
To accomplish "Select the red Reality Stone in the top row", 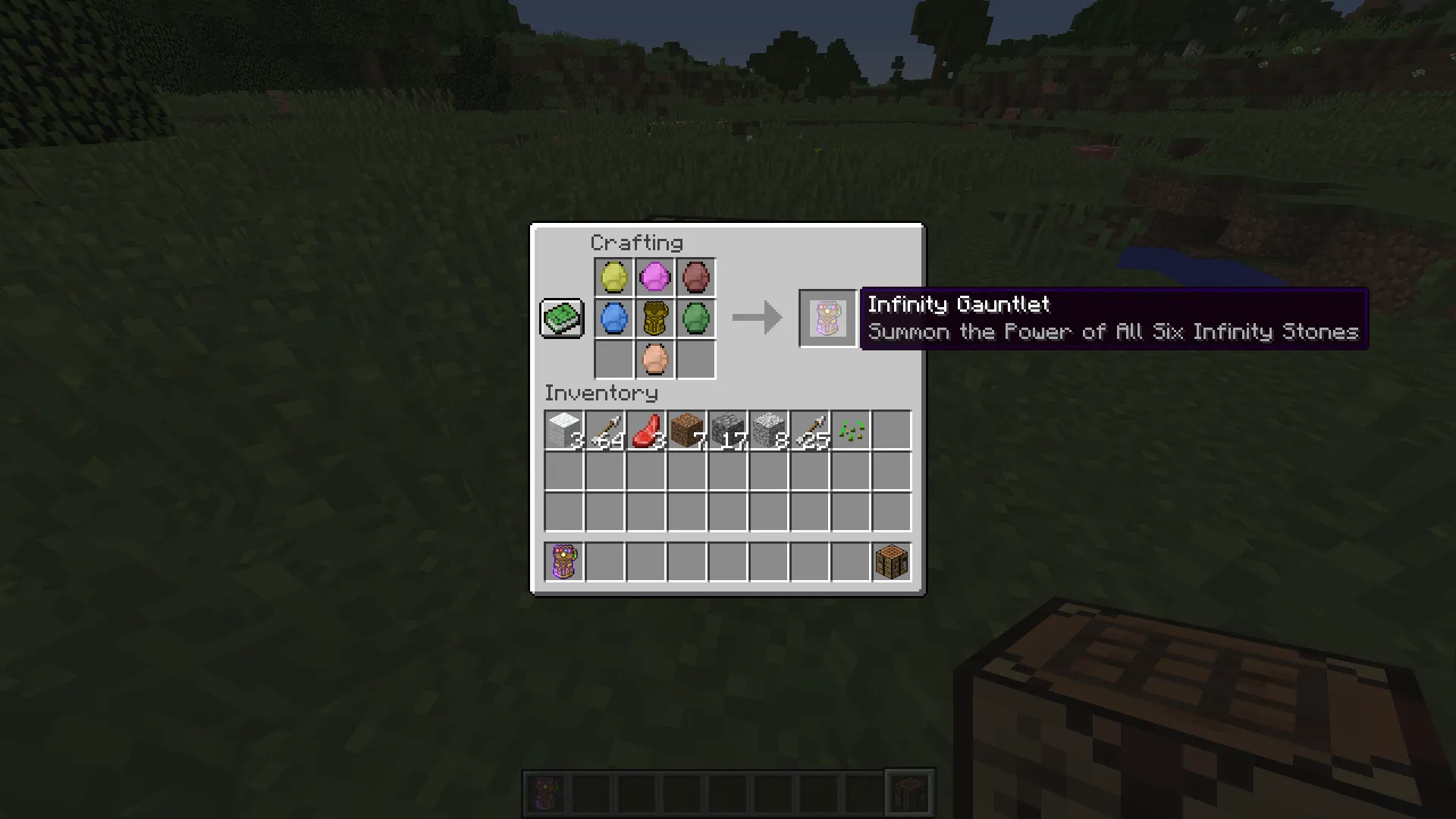I will (695, 277).
